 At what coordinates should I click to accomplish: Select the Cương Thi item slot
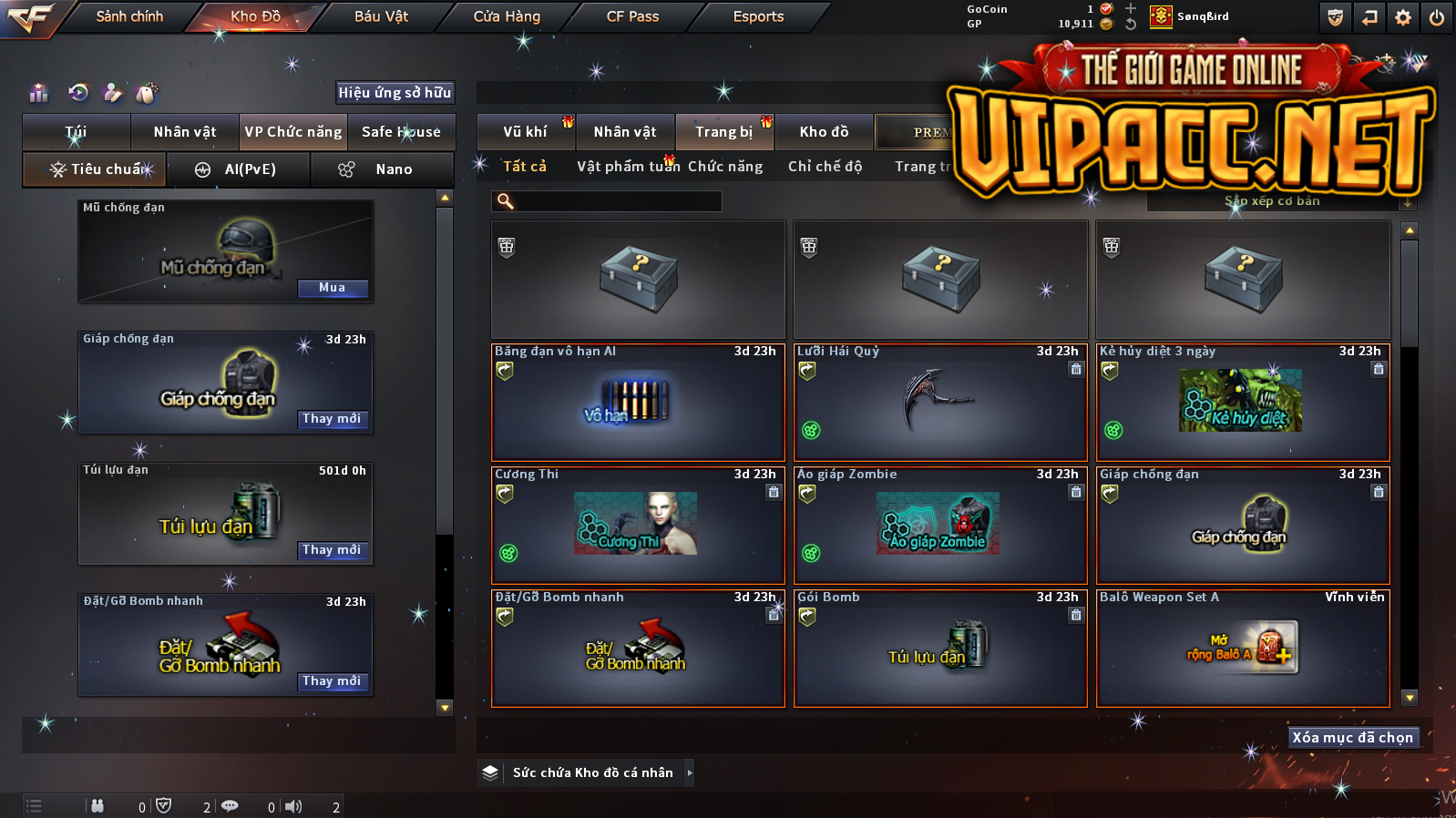[x=638, y=526]
